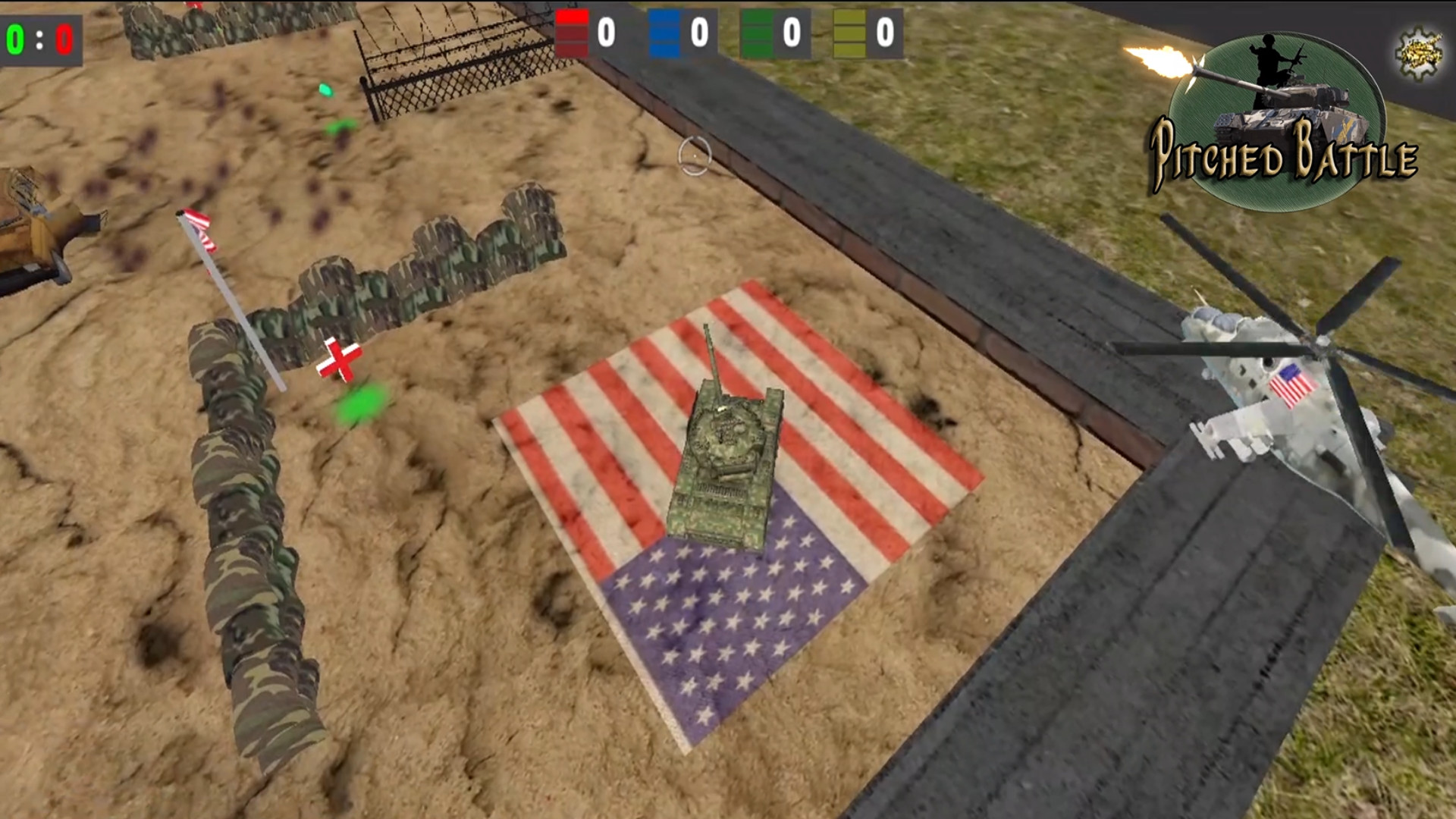Select the green team zero score tab
1456x819 pixels.
tap(791, 32)
